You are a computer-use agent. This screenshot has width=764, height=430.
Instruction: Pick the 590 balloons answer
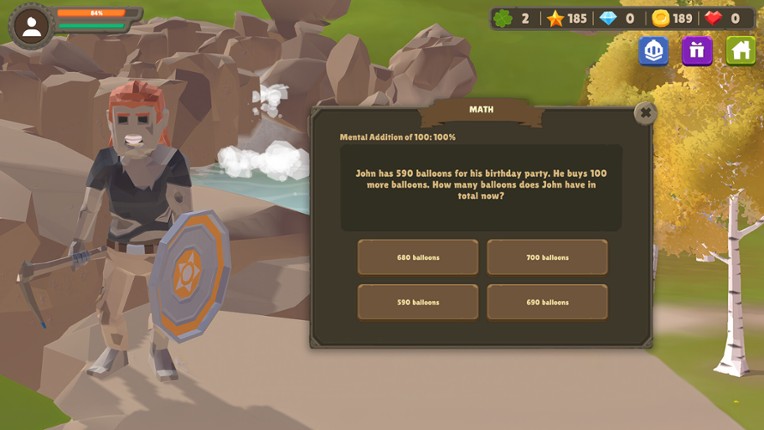click(x=418, y=302)
